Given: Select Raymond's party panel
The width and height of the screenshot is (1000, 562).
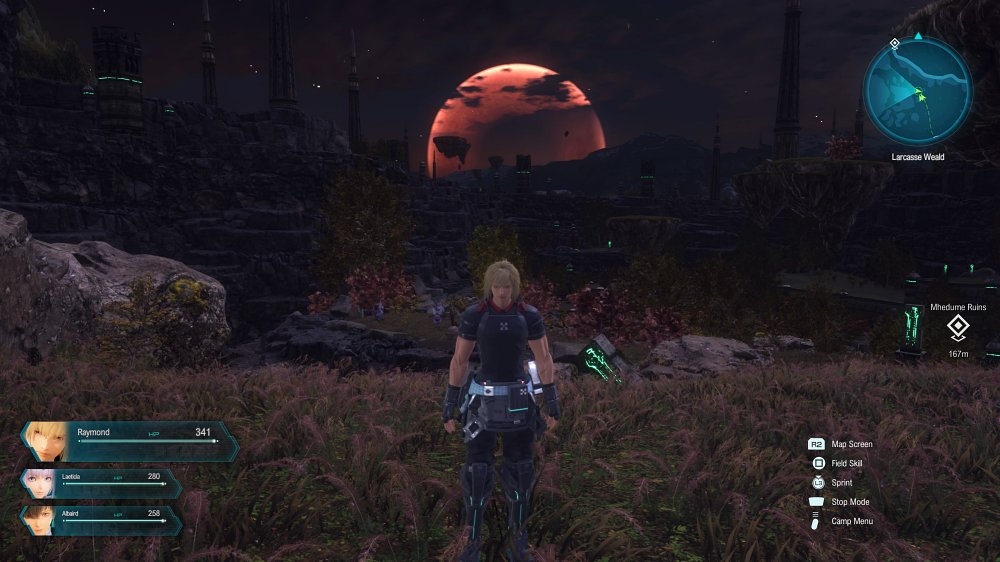Looking at the screenshot, I should tap(130, 440).
